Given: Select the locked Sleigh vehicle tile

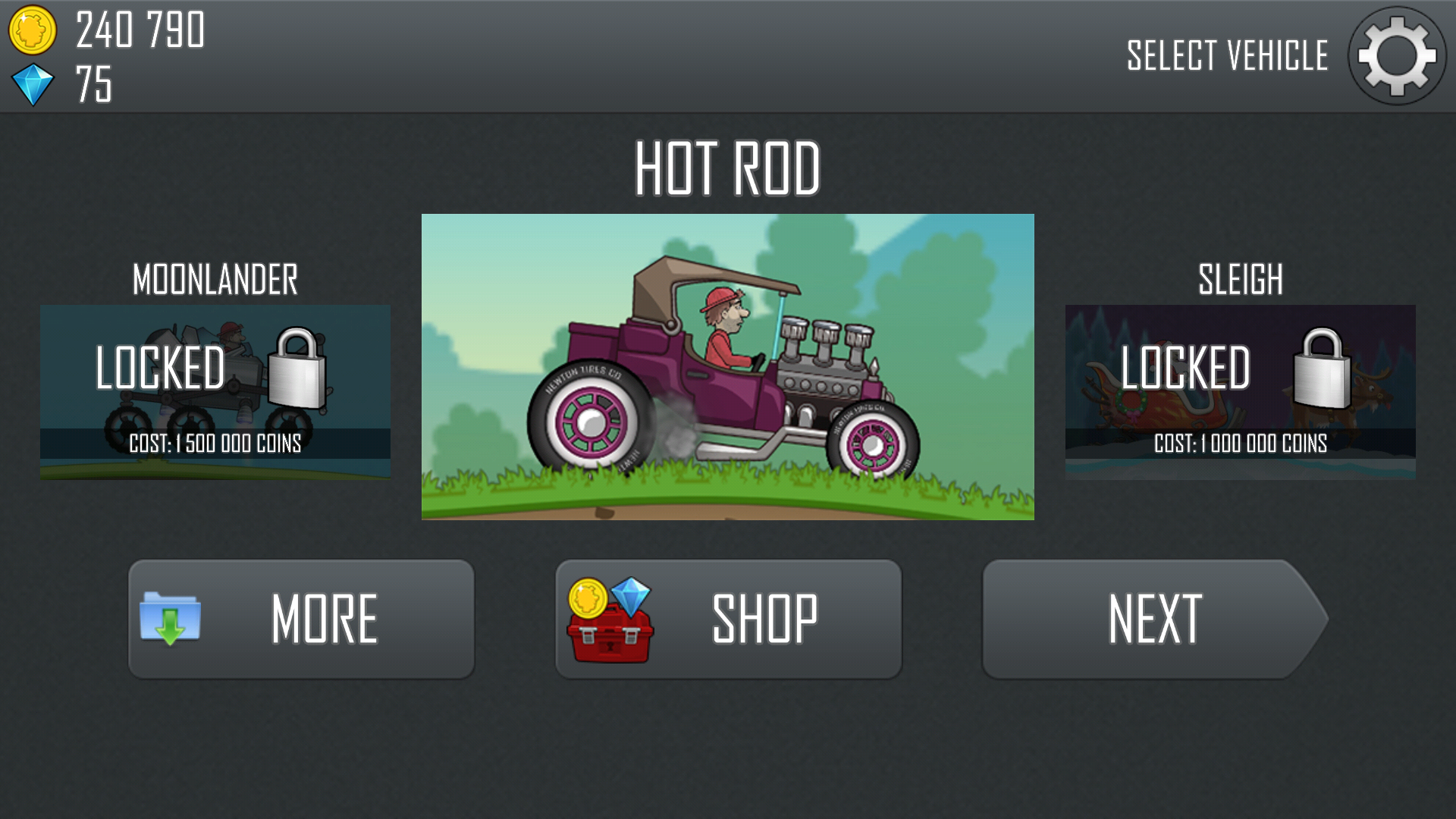Looking at the screenshot, I should click(x=1240, y=391).
